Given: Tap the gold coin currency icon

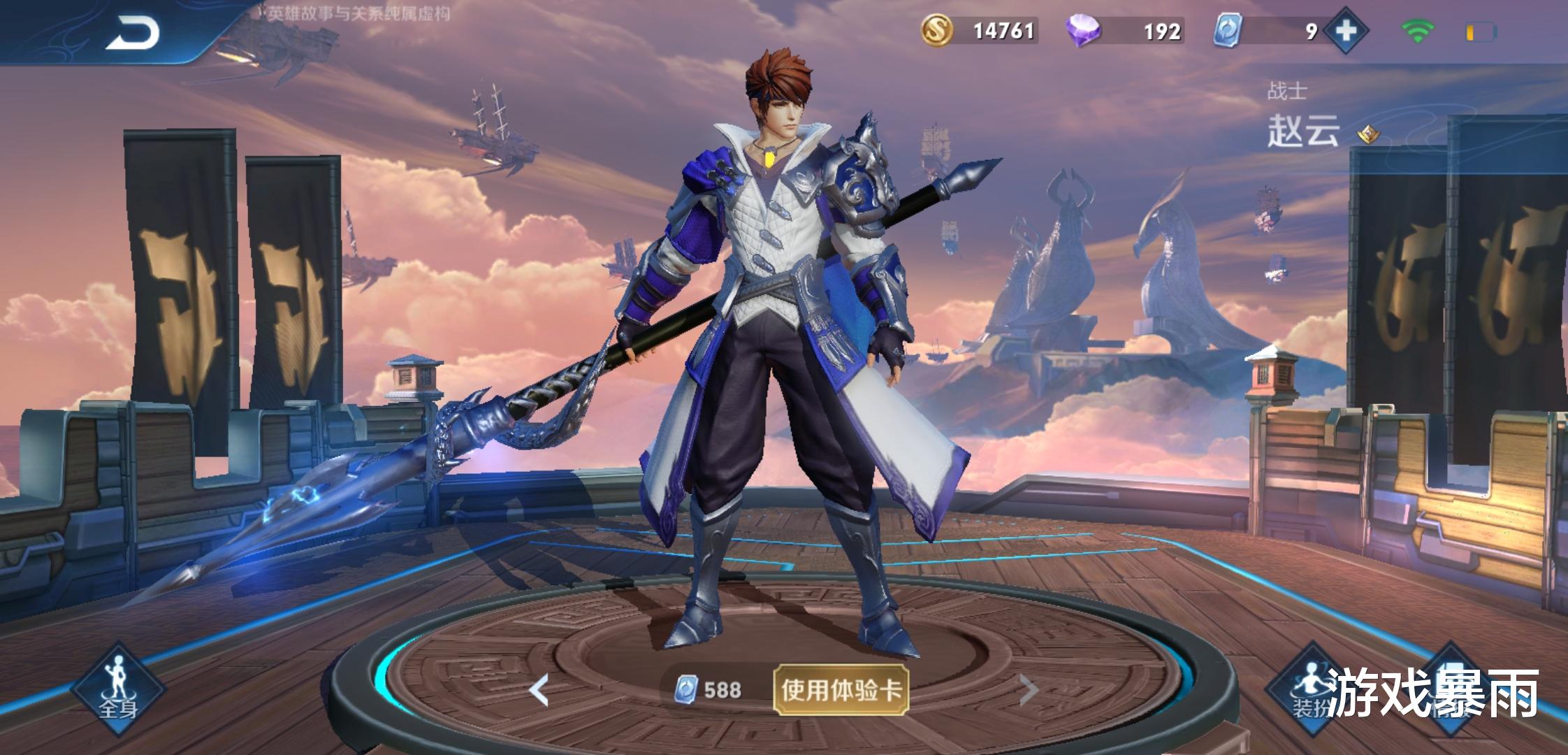Looking at the screenshot, I should coord(937,31).
